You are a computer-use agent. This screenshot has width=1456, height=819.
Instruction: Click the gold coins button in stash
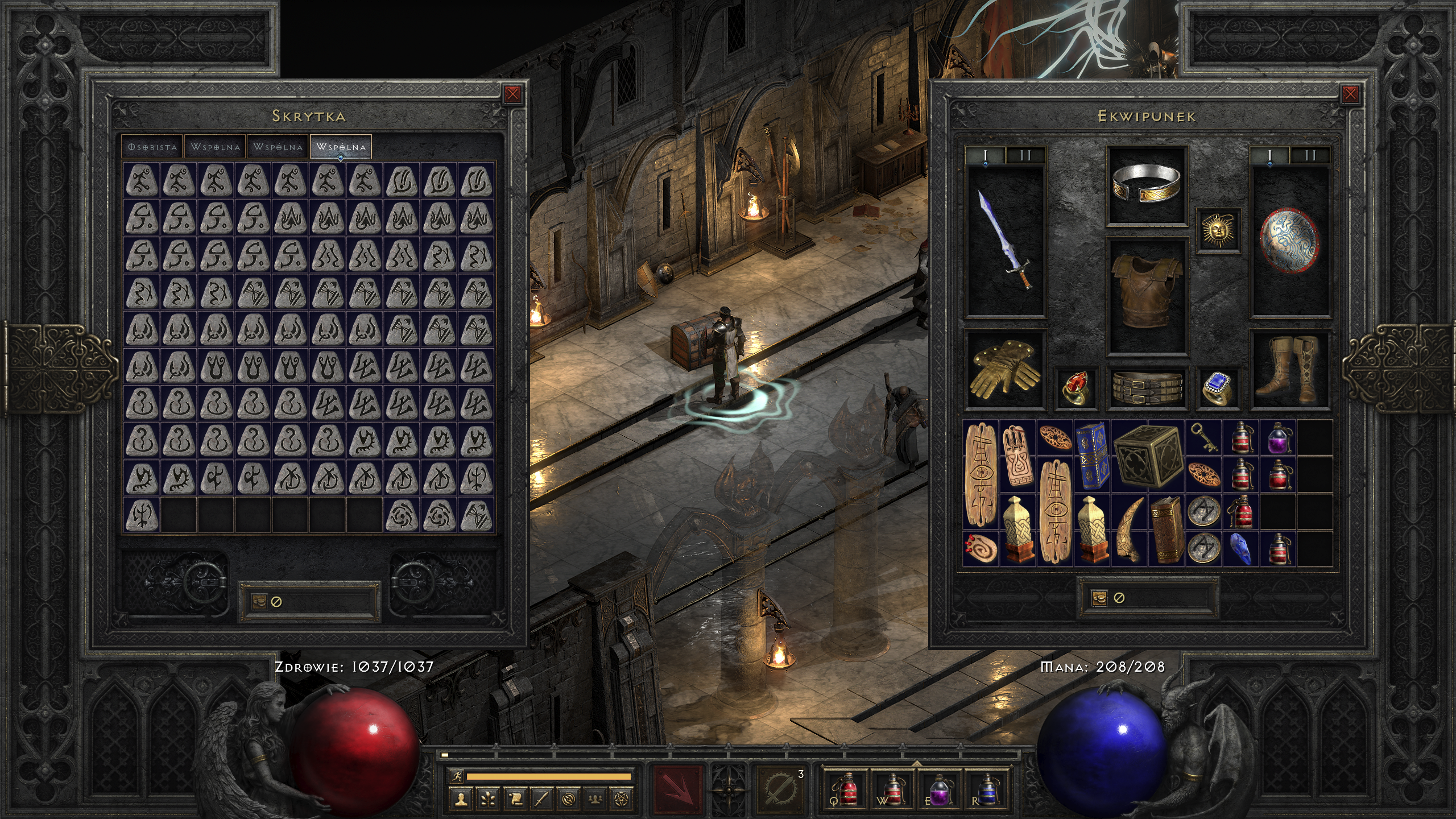pos(259,601)
